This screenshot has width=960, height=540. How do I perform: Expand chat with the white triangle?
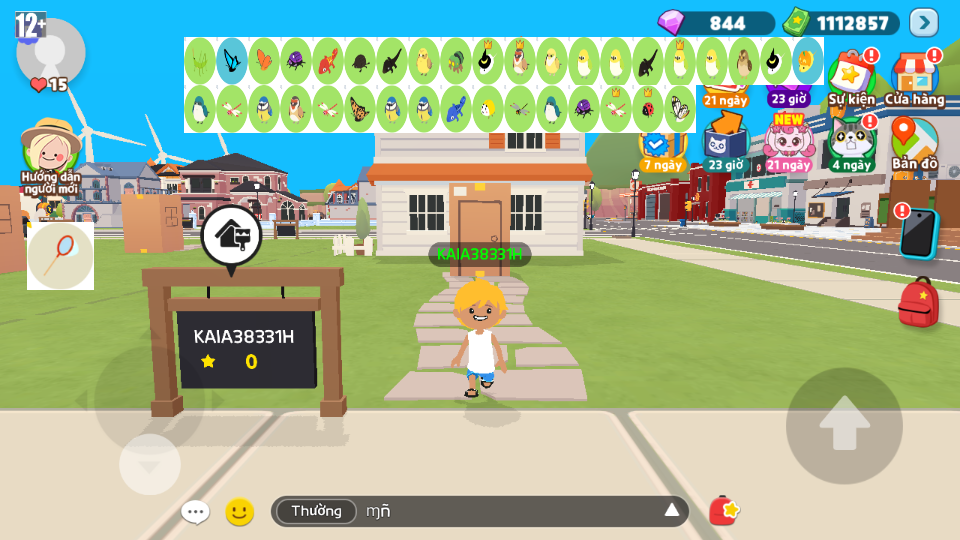(x=672, y=511)
